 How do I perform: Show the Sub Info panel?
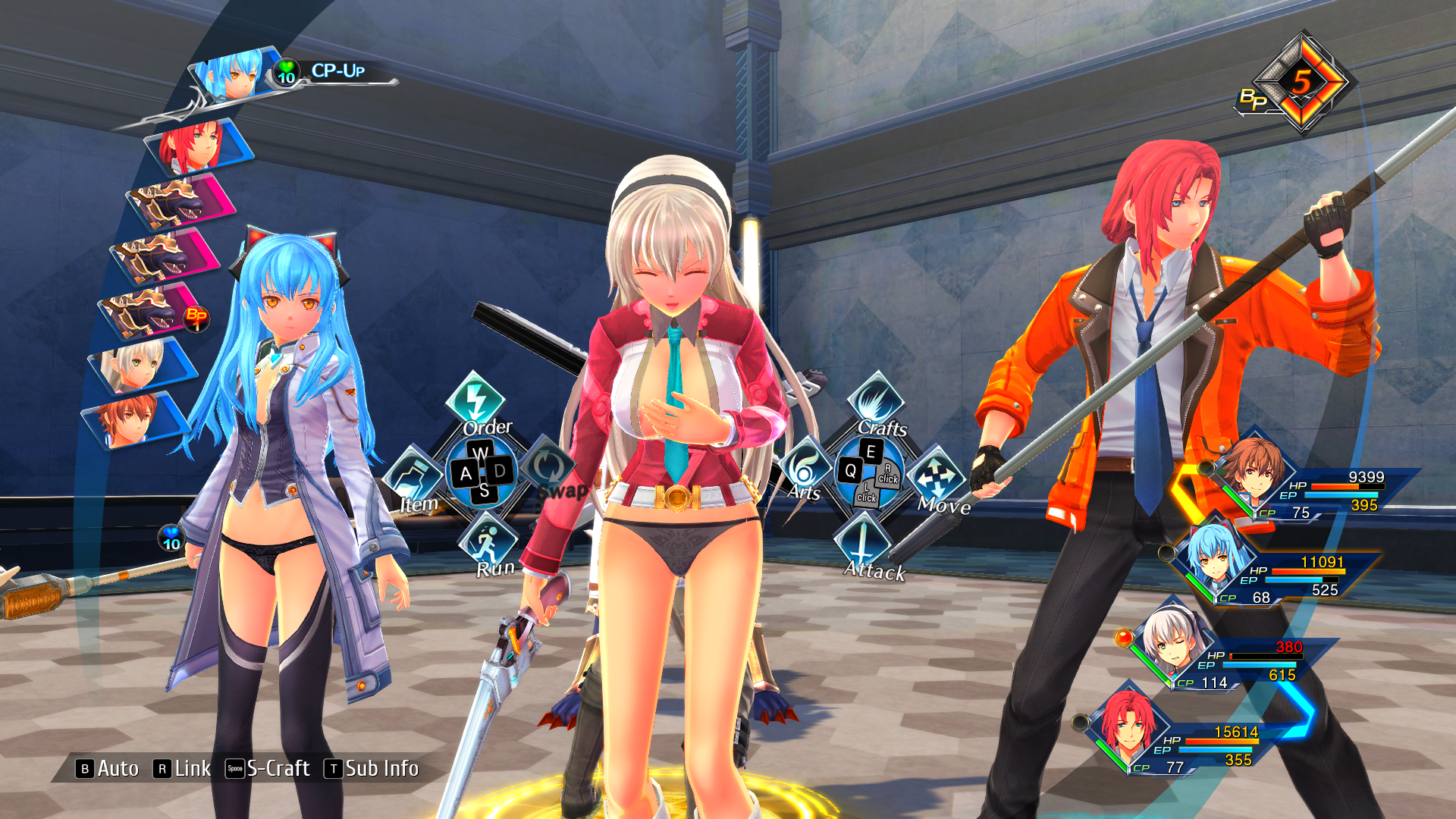tap(372, 769)
